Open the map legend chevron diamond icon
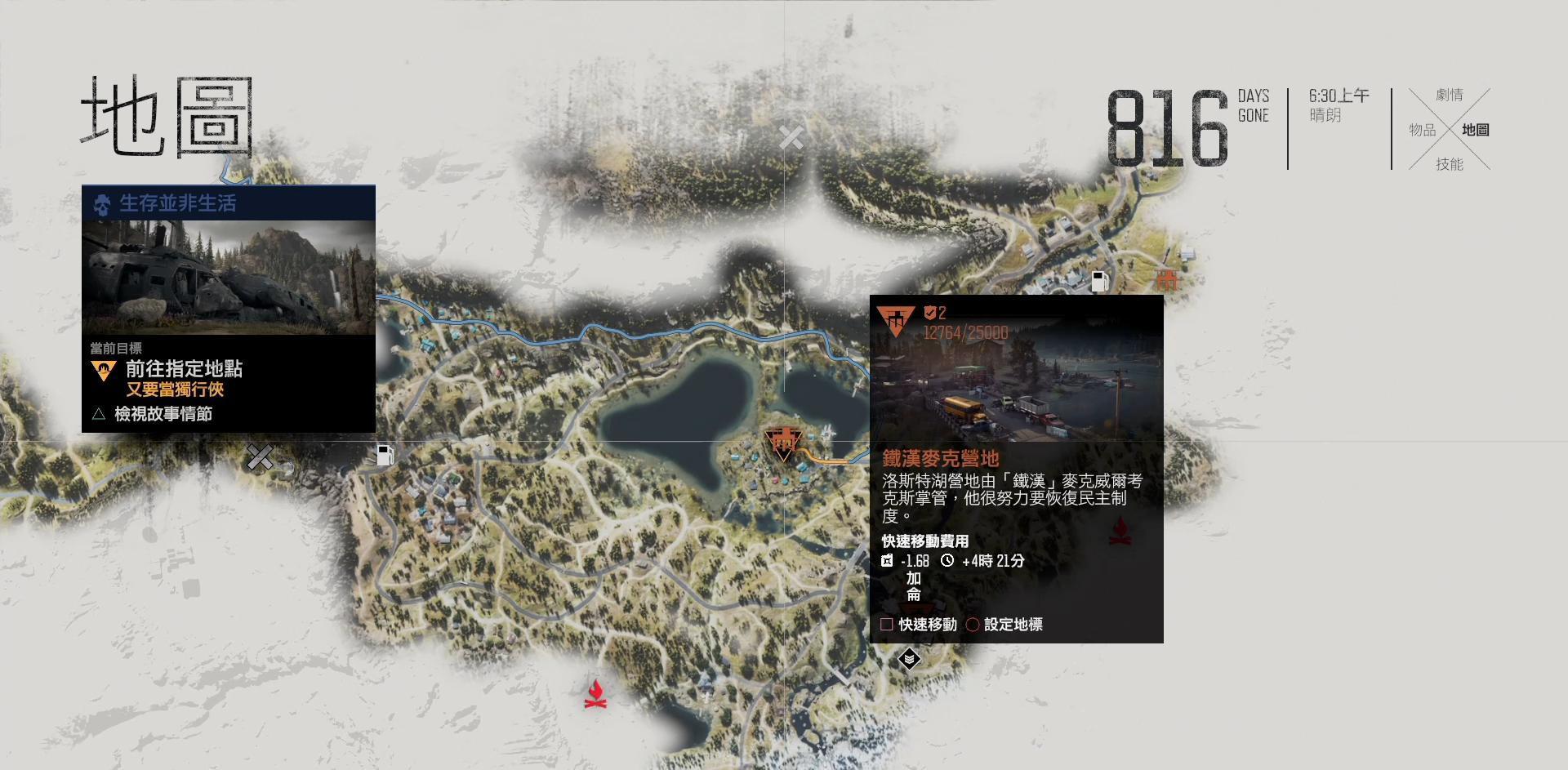The height and width of the screenshot is (770, 1568). (909, 658)
